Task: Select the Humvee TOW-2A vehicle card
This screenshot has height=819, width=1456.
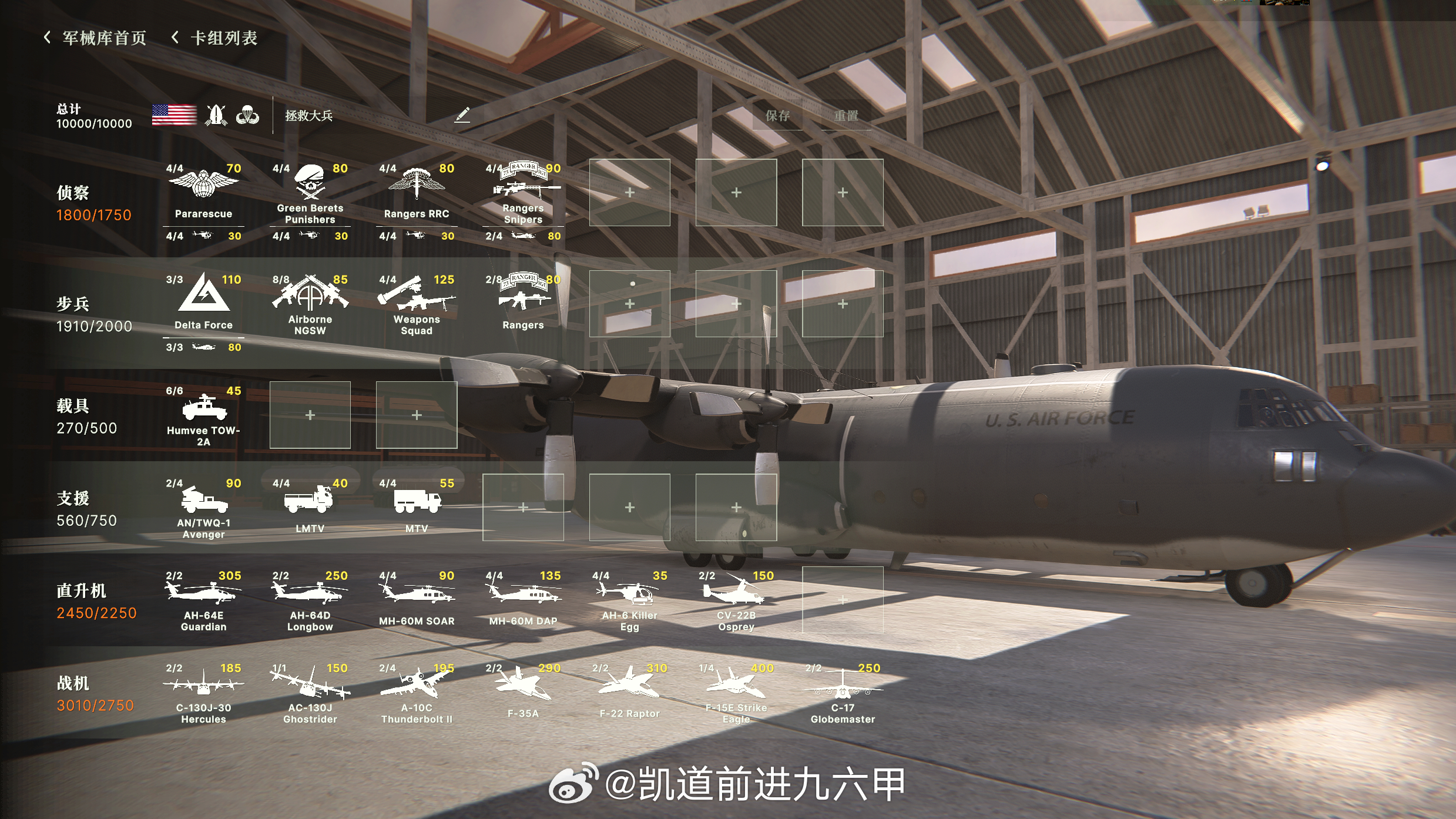Action: point(203,411)
